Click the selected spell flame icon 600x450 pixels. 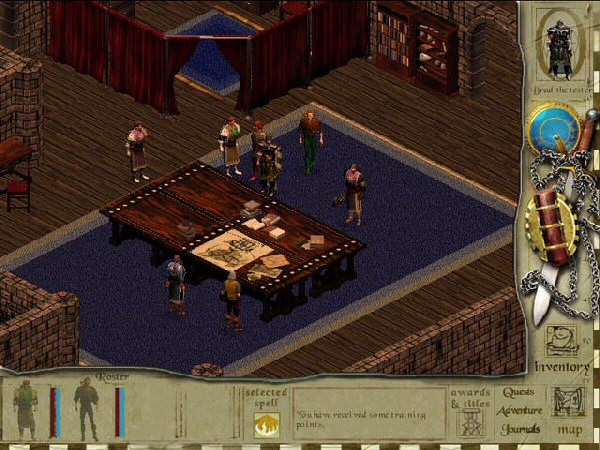point(266,423)
